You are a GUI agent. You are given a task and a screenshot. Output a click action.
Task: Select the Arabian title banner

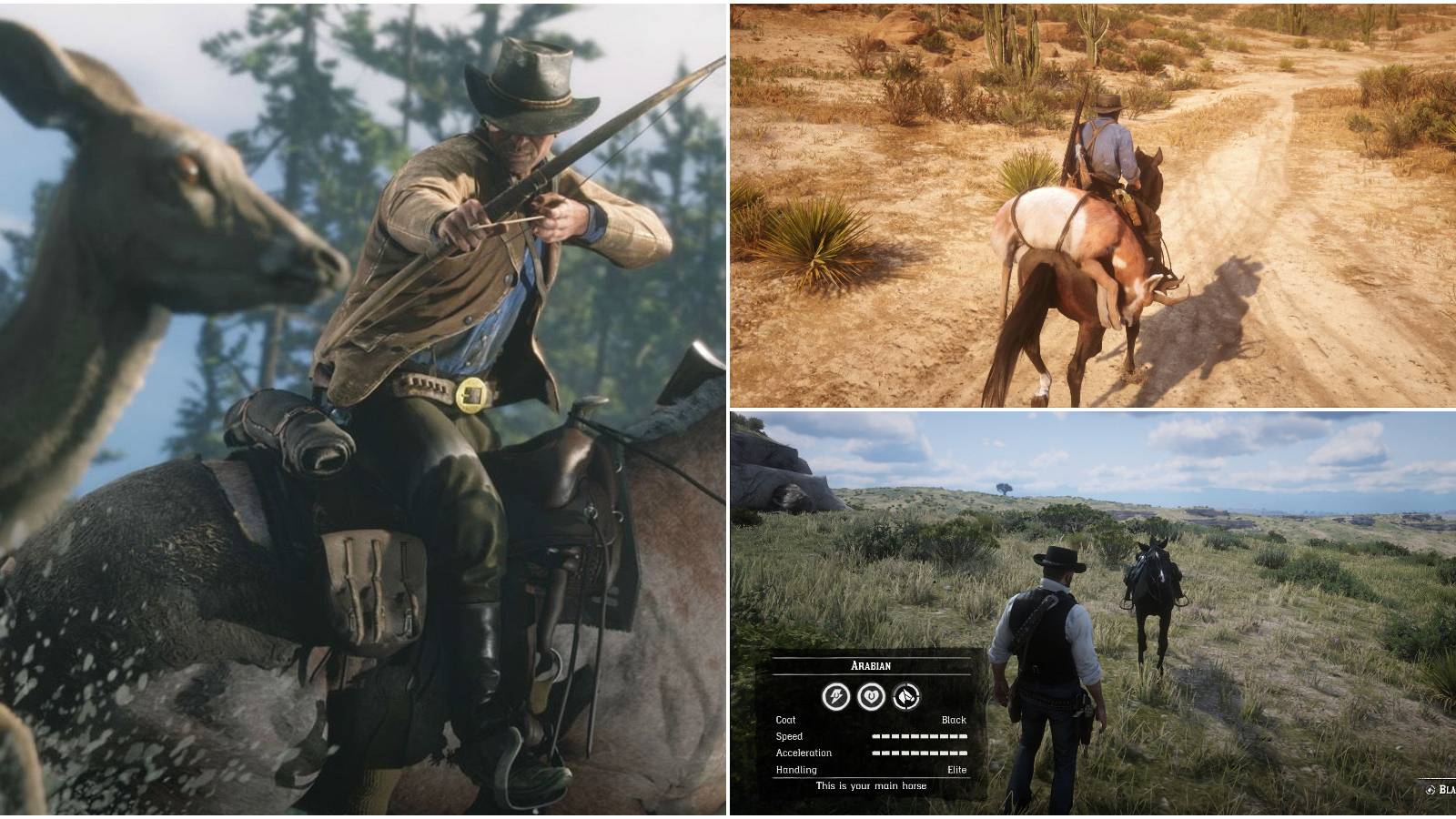coord(870,665)
